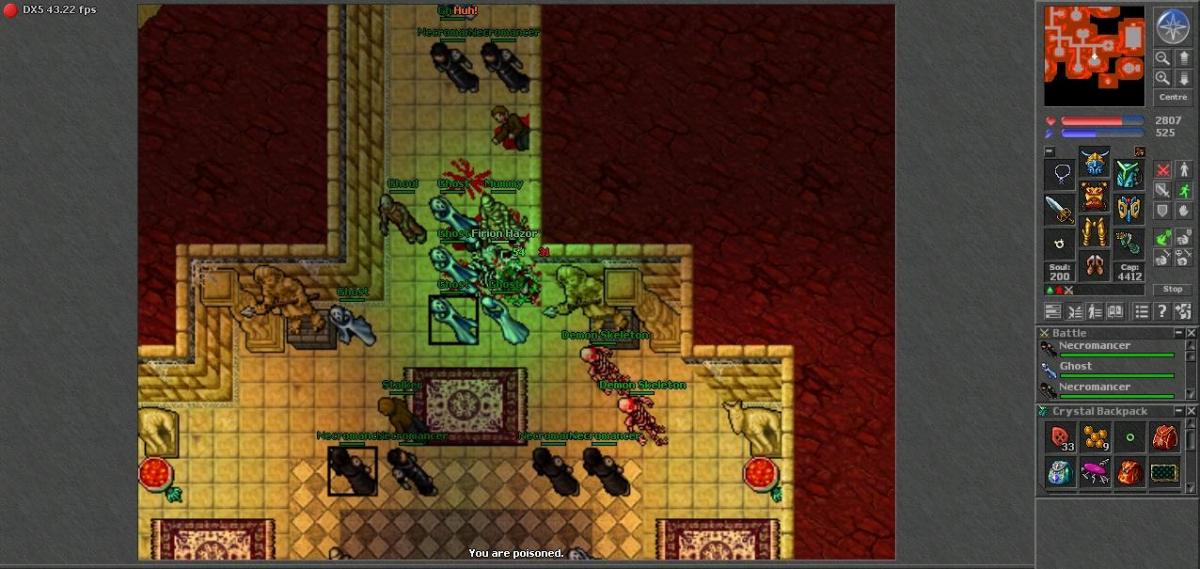The width and height of the screenshot is (1200, 569).
Task: Close the Battle window
Action: point(1191,333)
